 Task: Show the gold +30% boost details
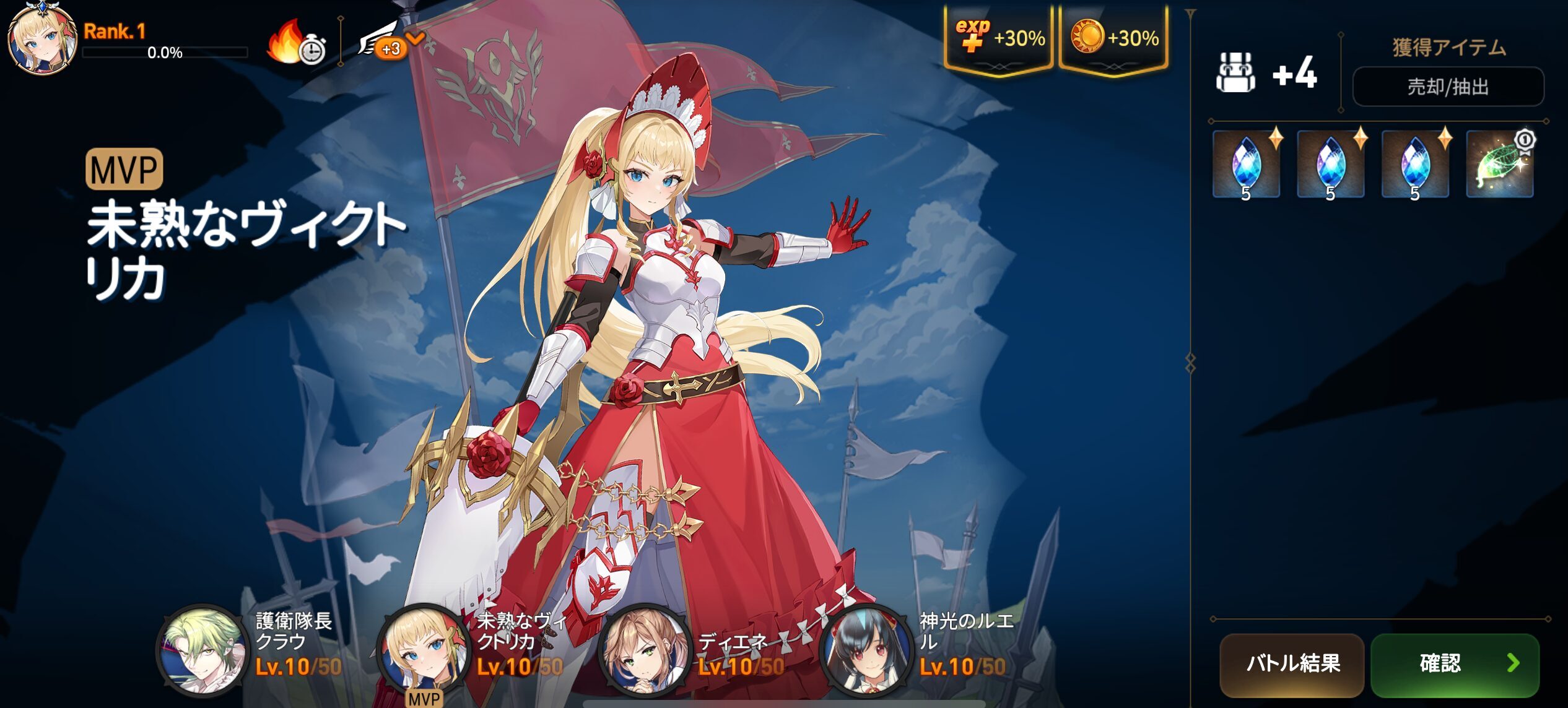pos(1113,38)
